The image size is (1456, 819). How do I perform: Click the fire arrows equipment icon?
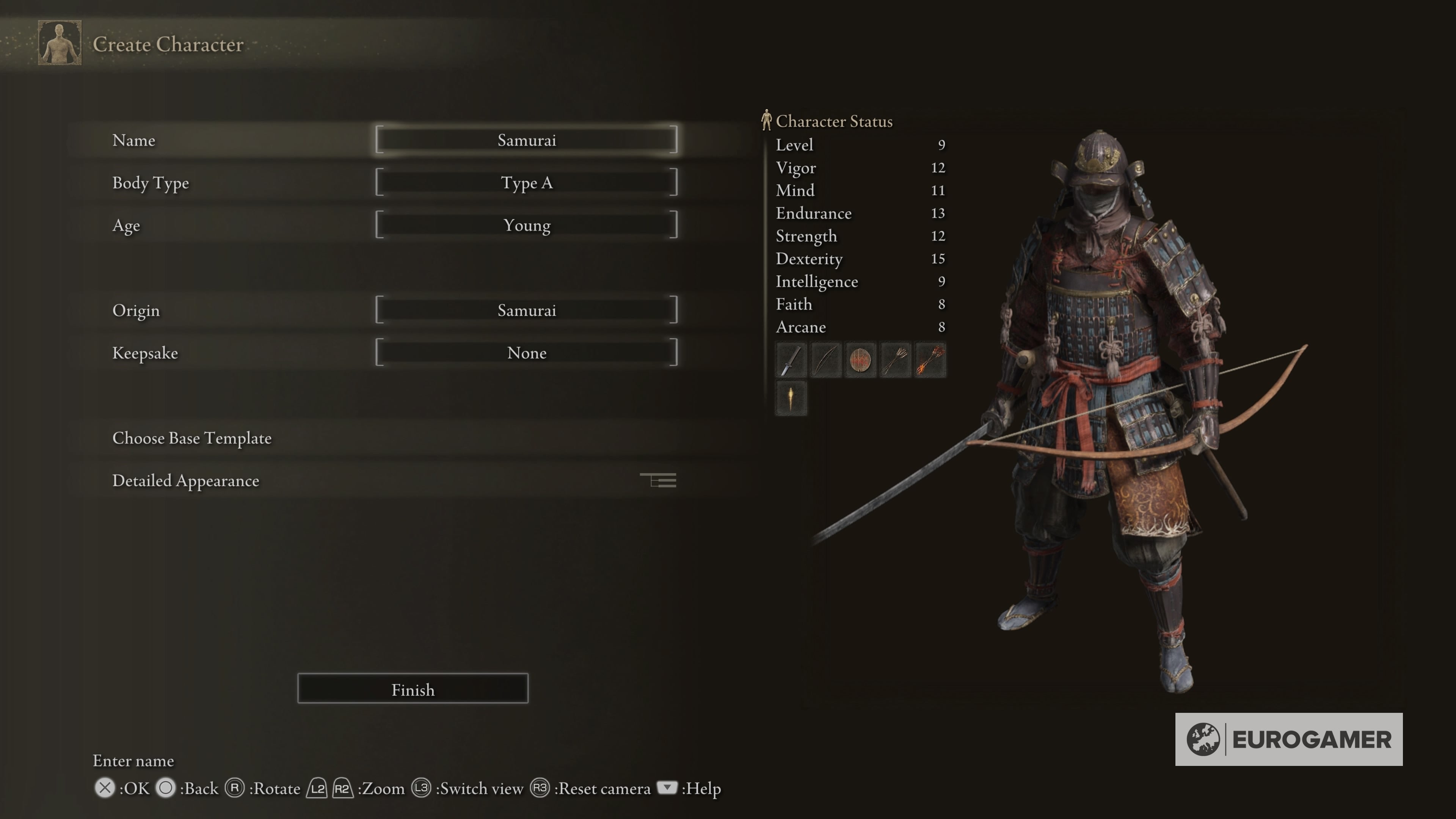(x=930, y=360)
